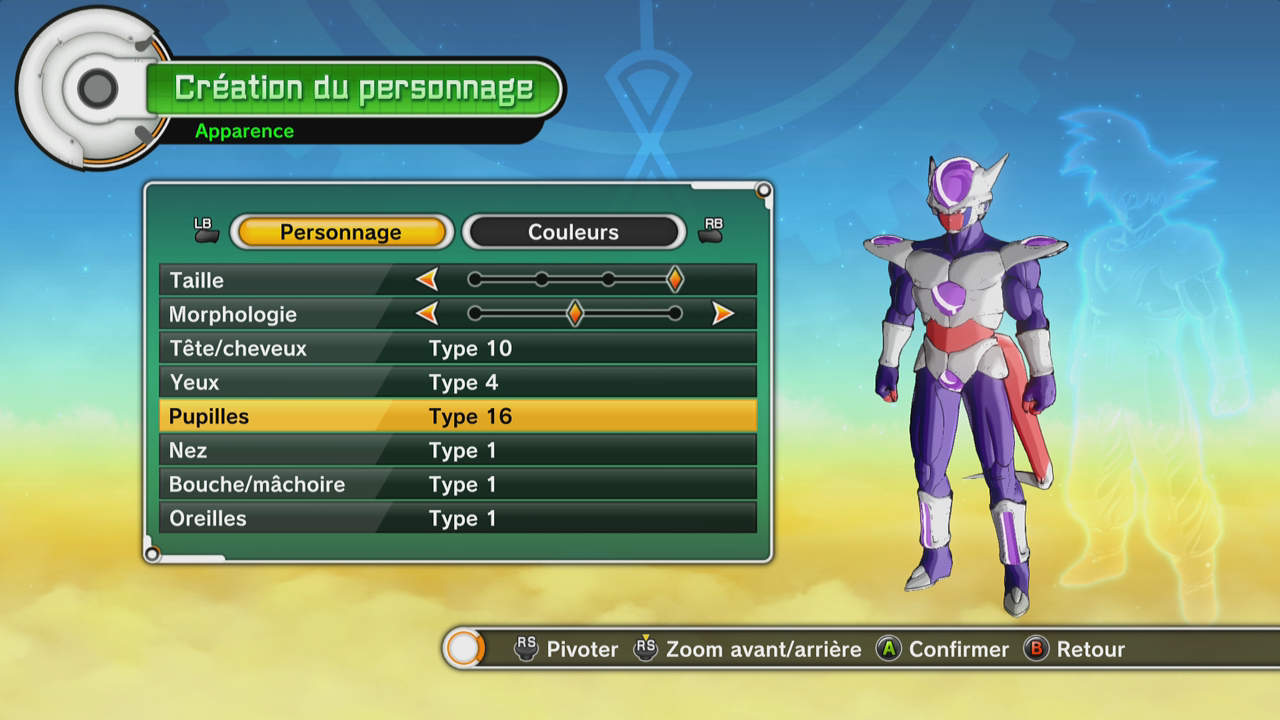Select the Yeux Type 4 row
Screen dimensions: 1280x720
coord(457,382)
